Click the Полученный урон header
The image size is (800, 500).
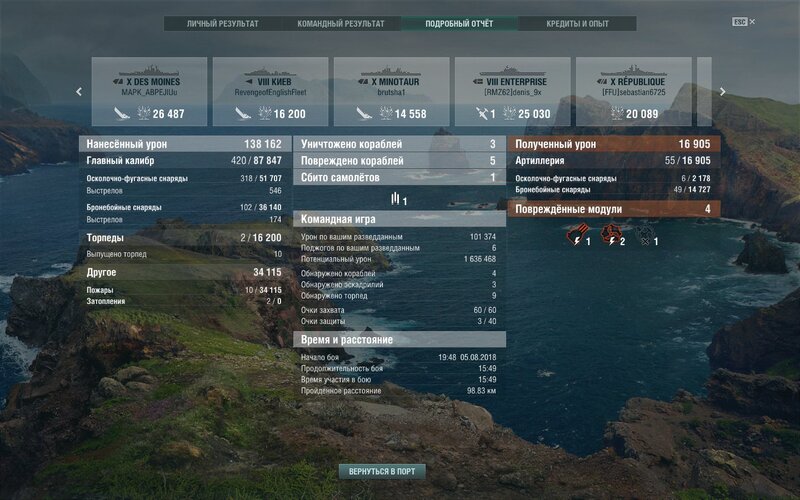coord(616,144)
